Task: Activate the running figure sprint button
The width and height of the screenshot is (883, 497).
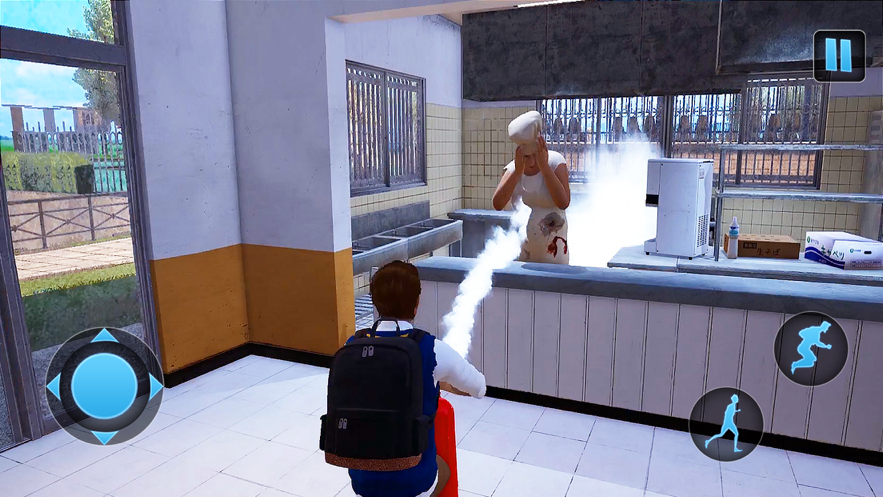Action: pos(725,424)
